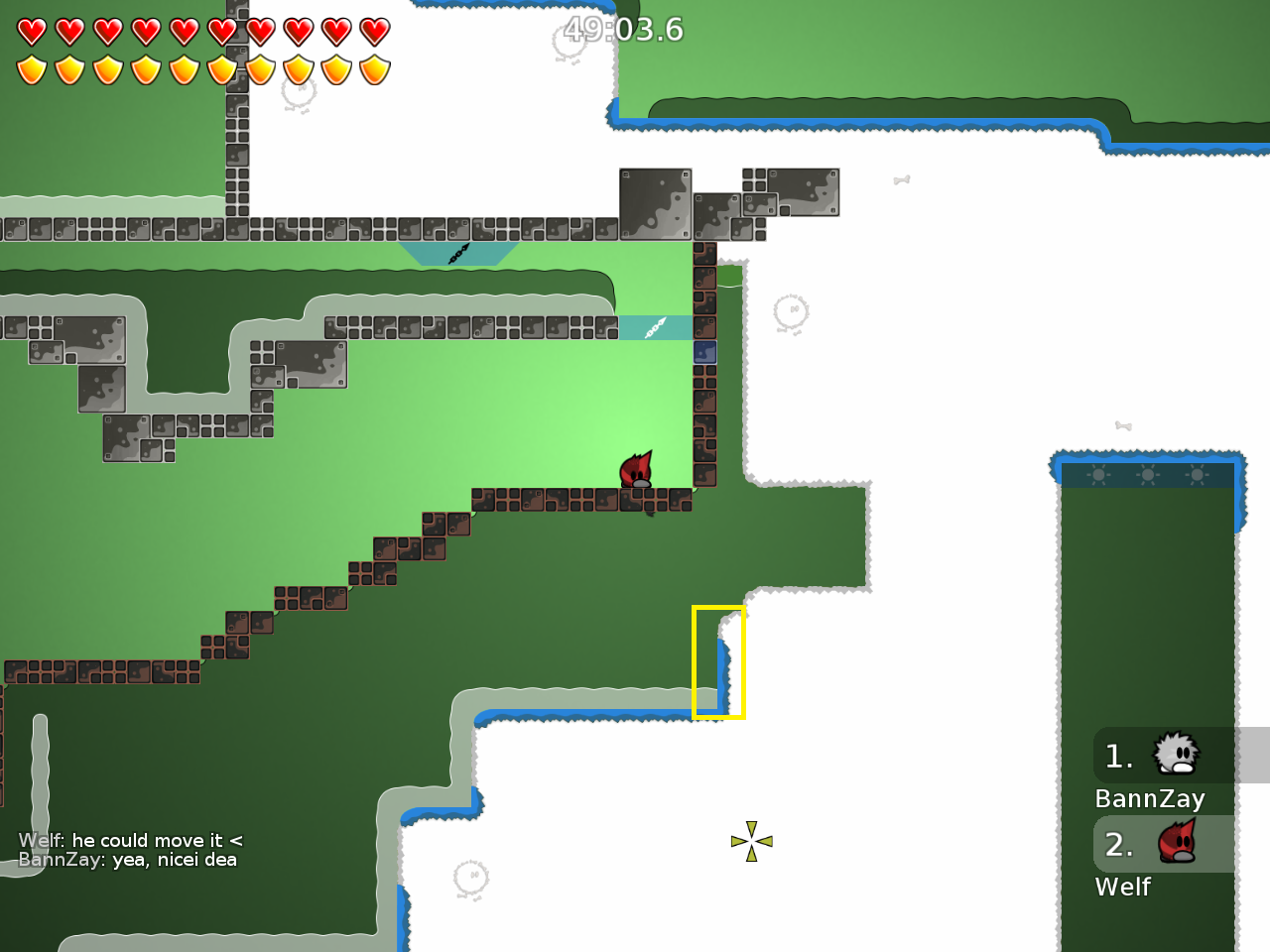The height and width of the screenshot is (952, 1270).
Task: Click the green door block beside the wall
Action: (x=729, y=275)
